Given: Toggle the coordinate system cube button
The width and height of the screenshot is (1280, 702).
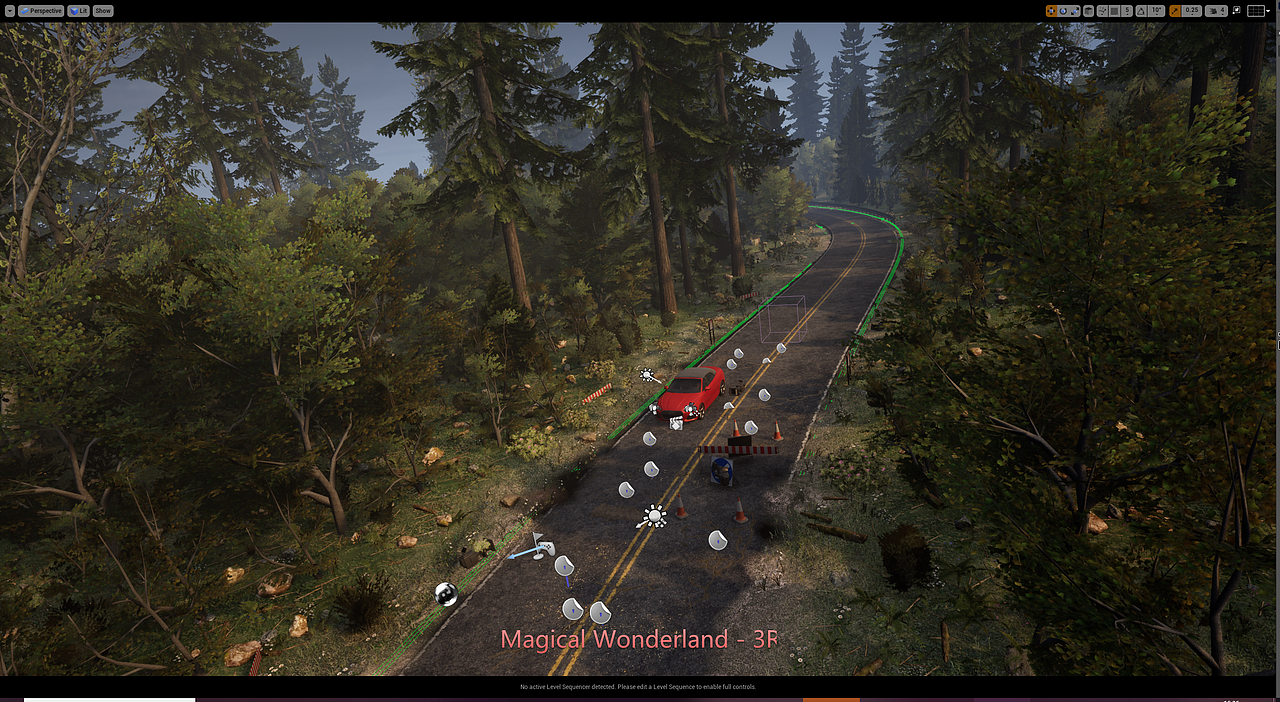Looking at the screenshot, I should 1088,11.
